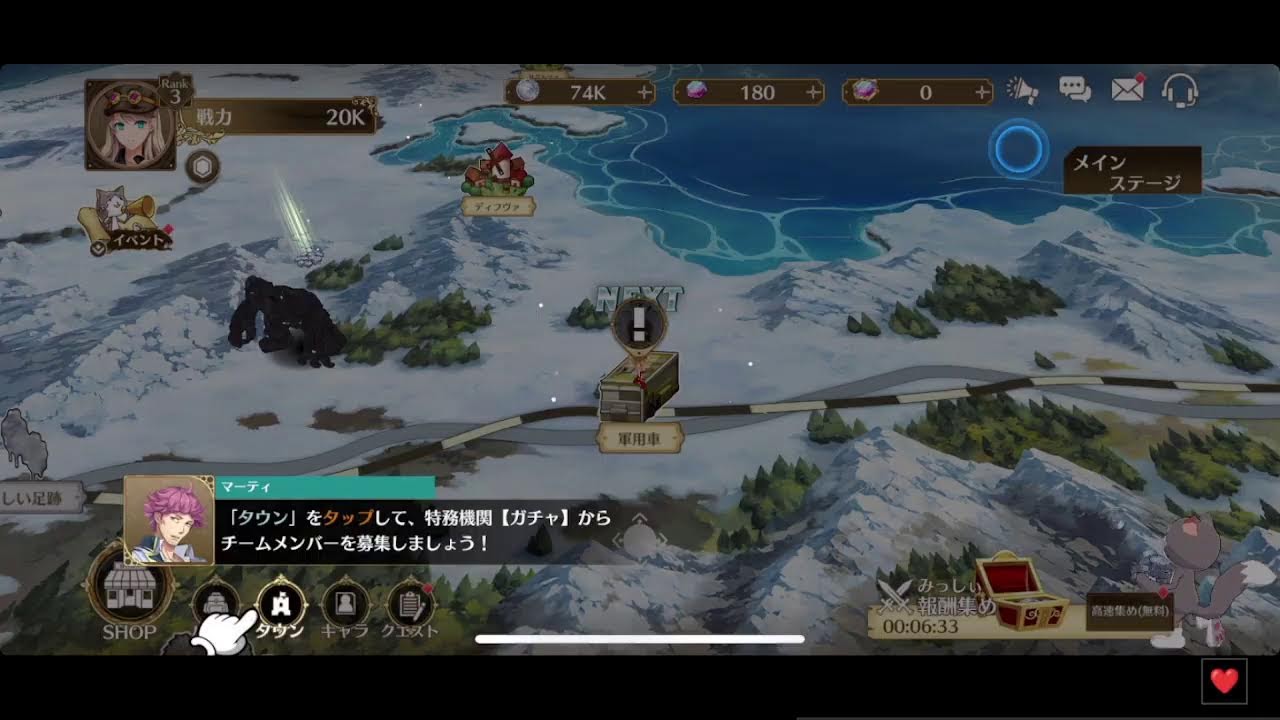The height and width of the screenshot is (720, 1280).
Task: Open the タウン (Town) menu icon
Action: (283, 604)
